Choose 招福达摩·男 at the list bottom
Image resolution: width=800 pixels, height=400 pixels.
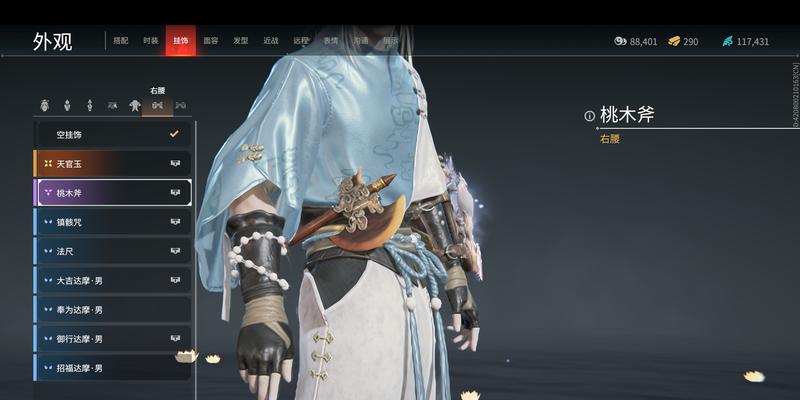(113, 367)
